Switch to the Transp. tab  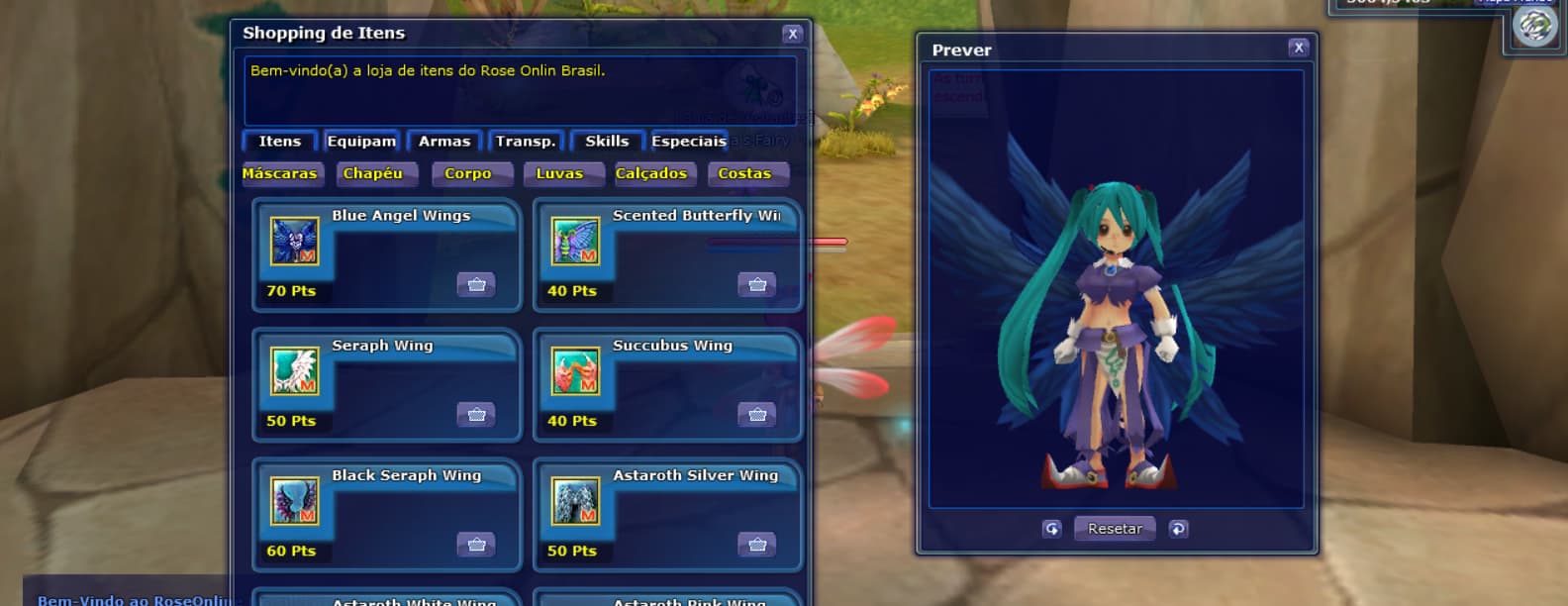pyautogui.click(x=526, y=142)
